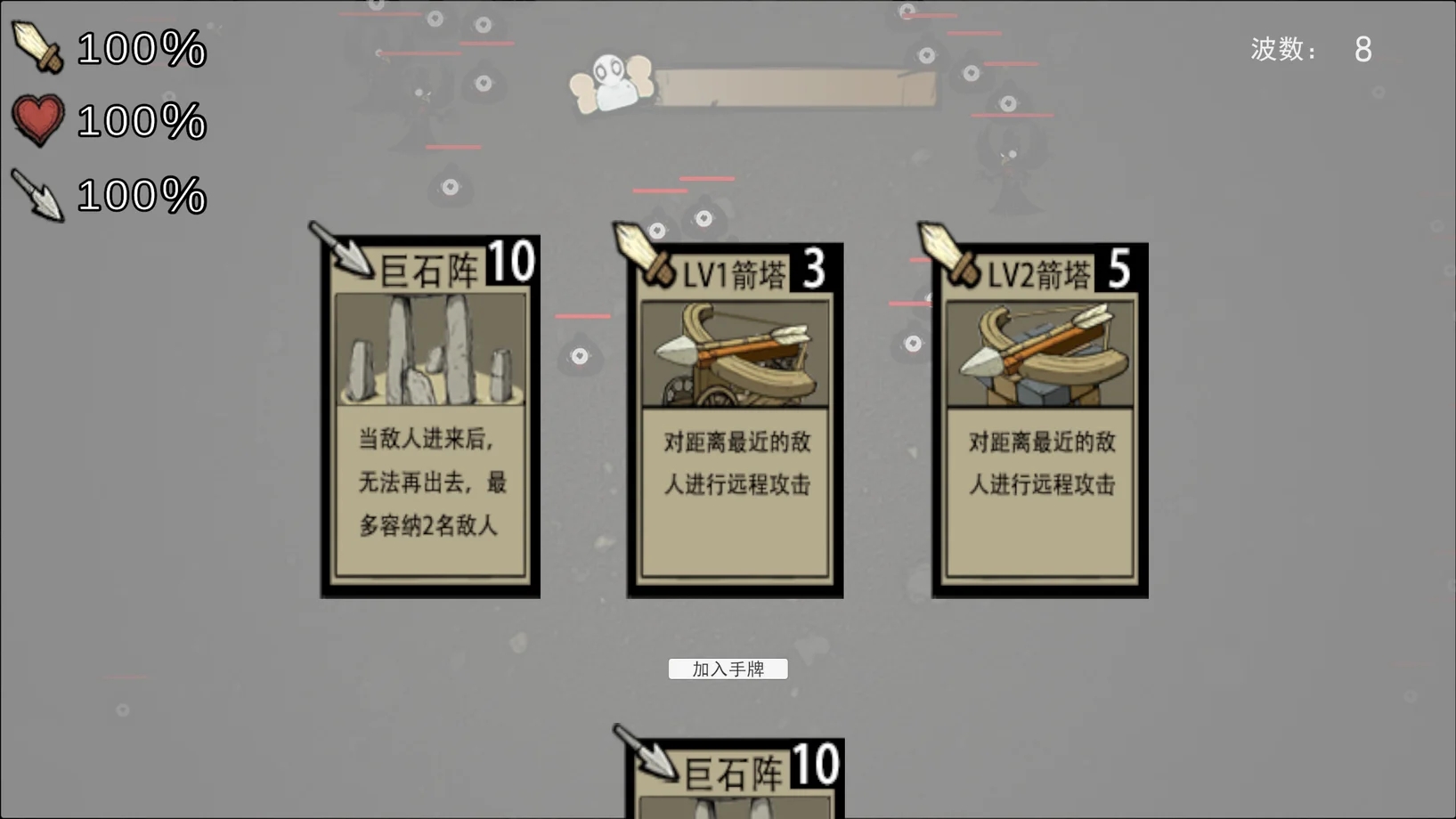Click the heart health icon
Viewport: 1456px width, 819px height.
[36, 120]
